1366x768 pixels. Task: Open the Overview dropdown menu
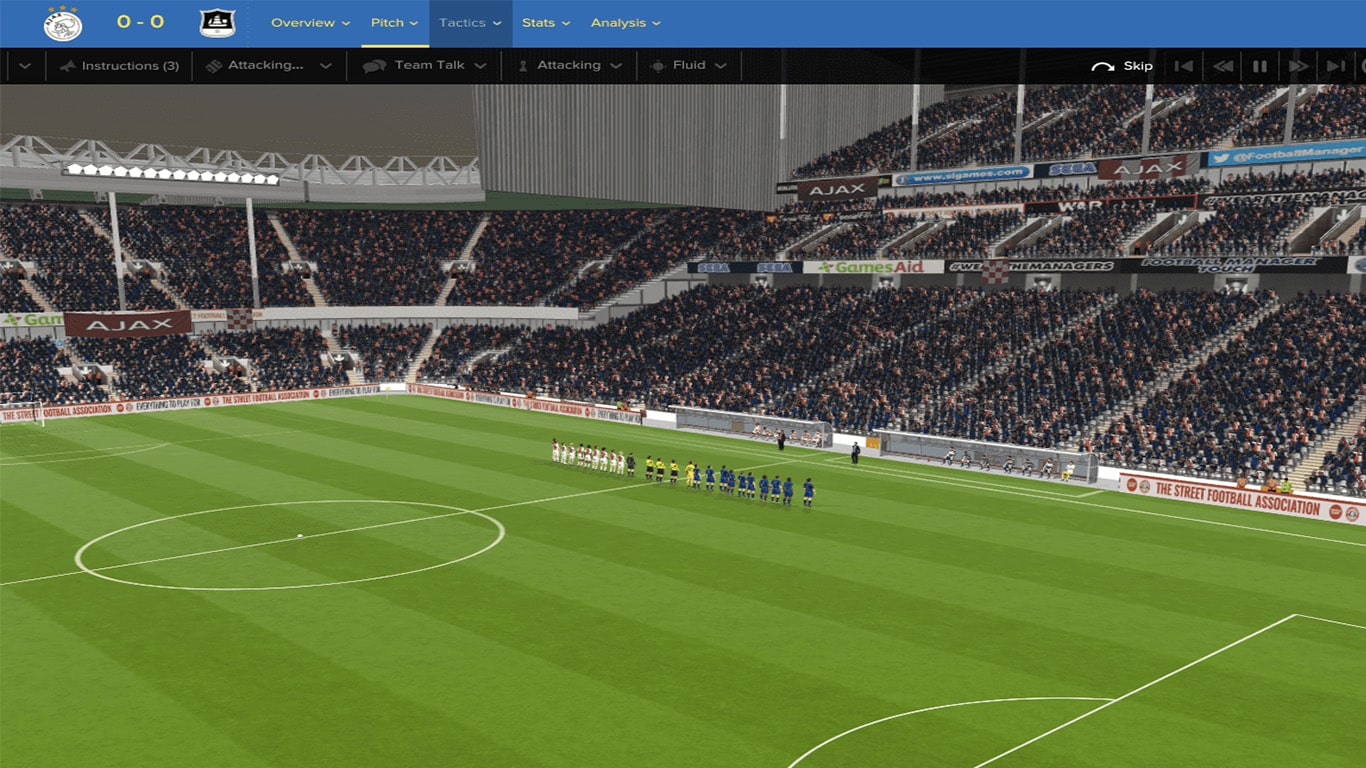coord(310,22)
